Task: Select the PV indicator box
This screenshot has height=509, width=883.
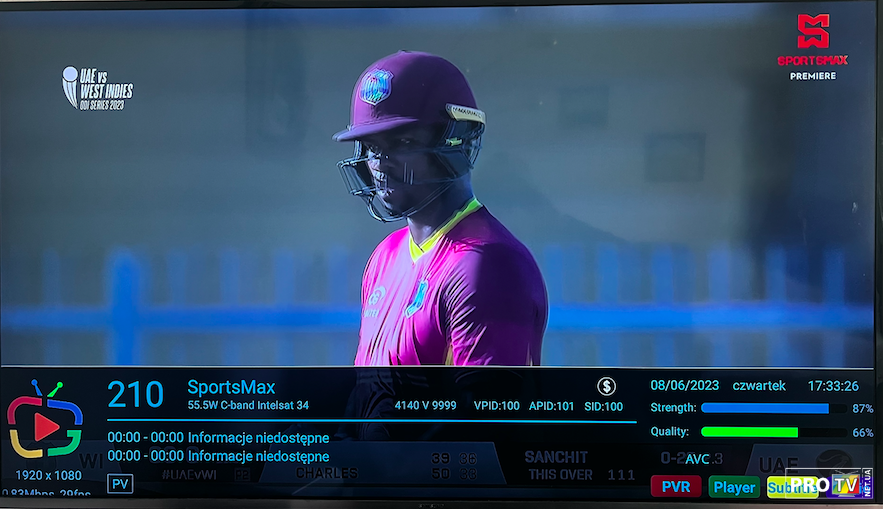Action: pyautogui.click(x=120, y=484)
